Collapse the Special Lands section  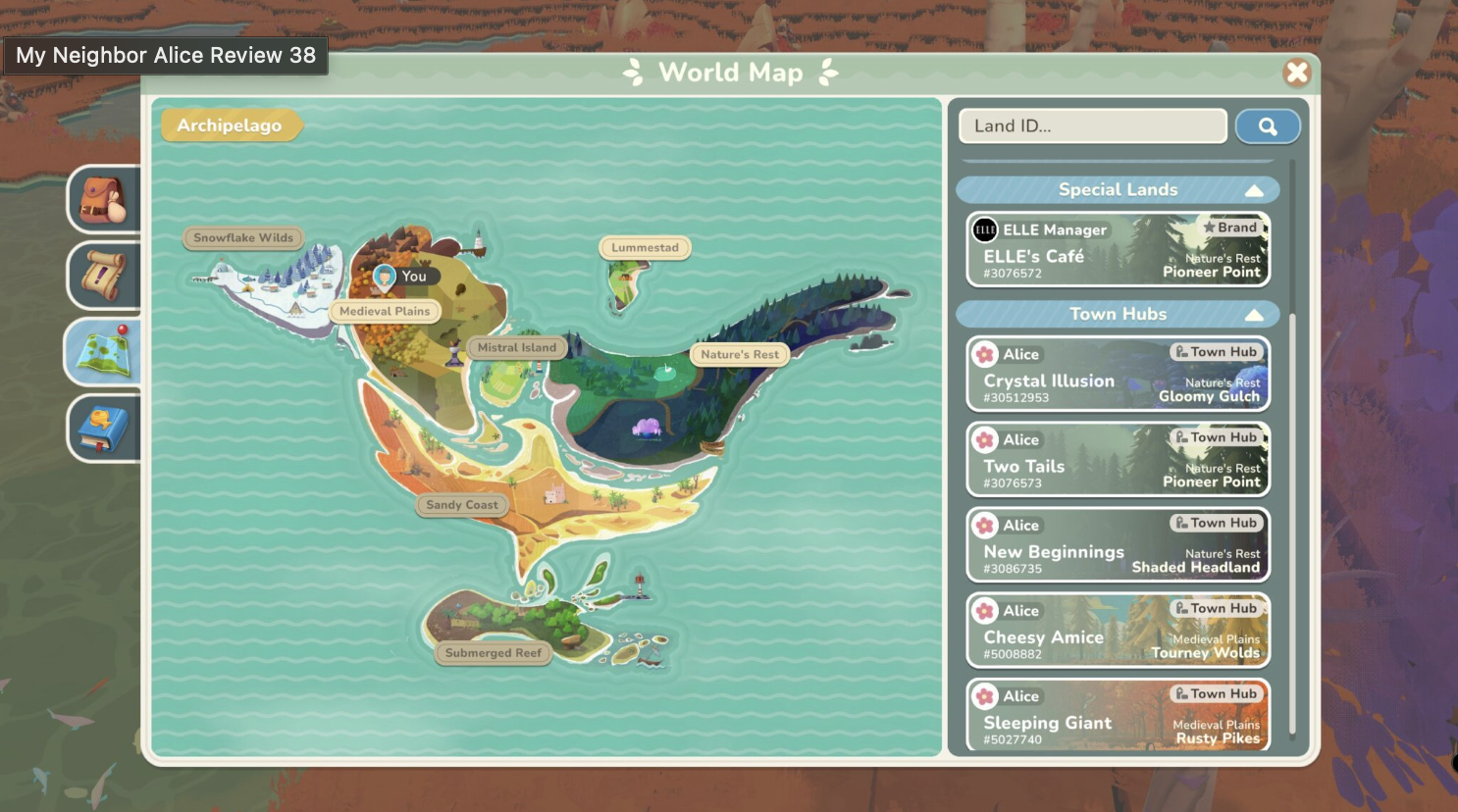pos(1254,190)
